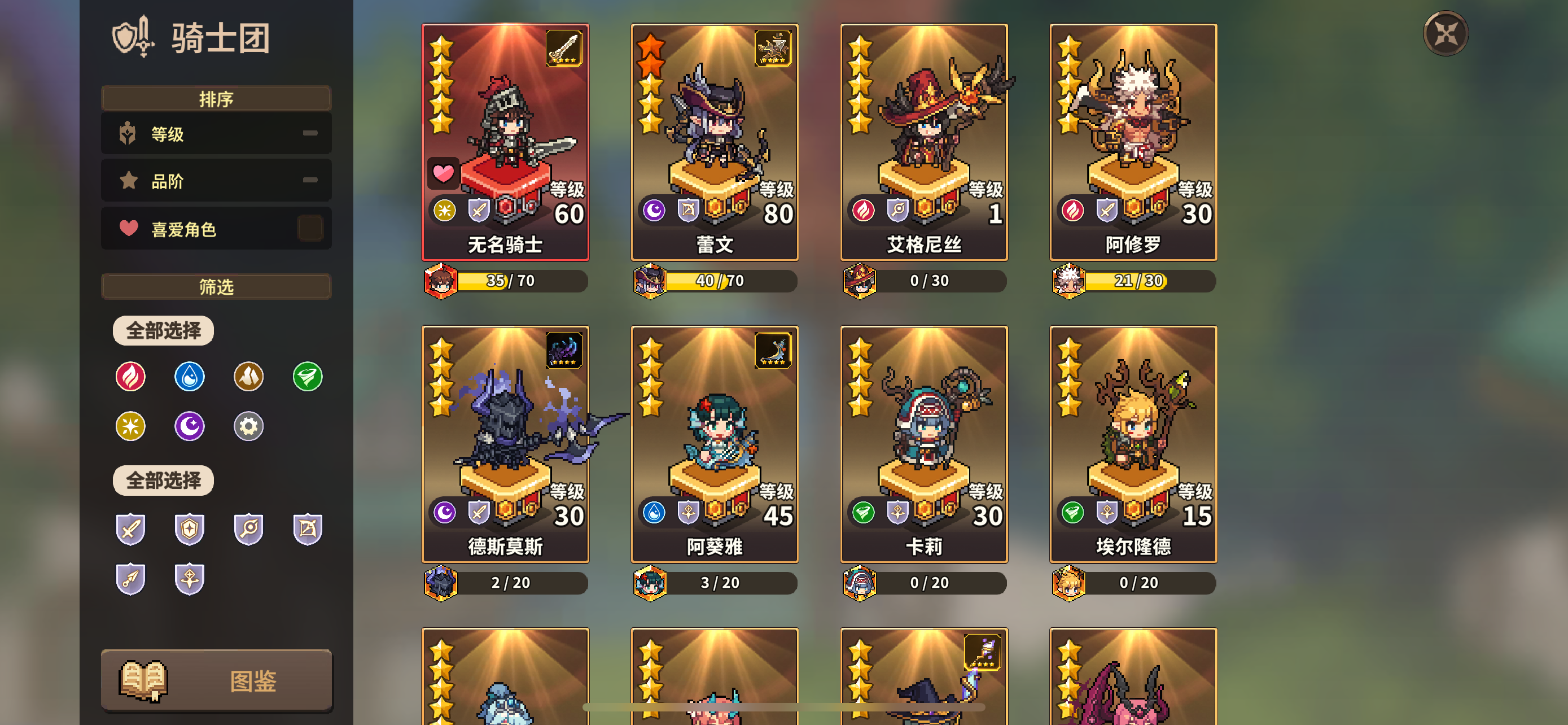Screen dimensions: 1568x725
Task: Select the spear class filter icon
Action: pyautogui.click(x=130, y=579)
